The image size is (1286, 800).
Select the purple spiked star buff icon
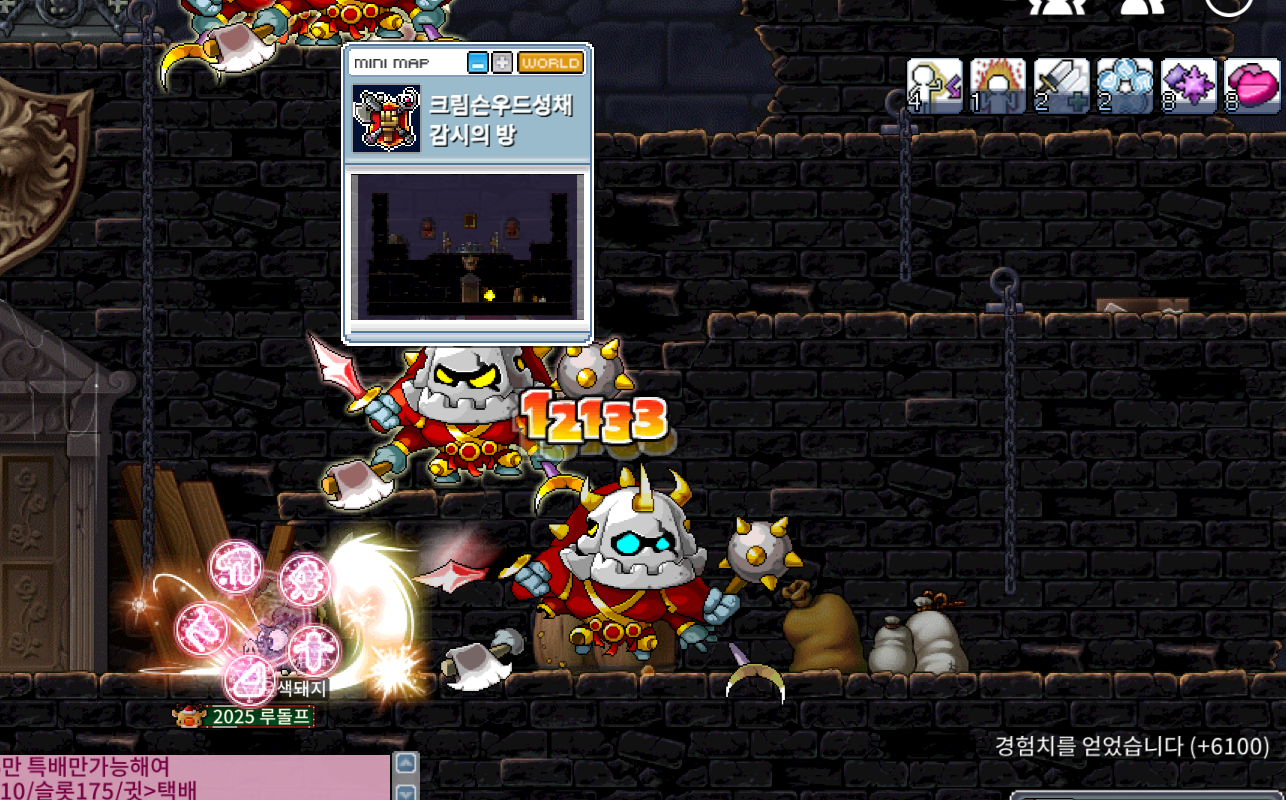pyautogui.click(x=1188, y=86)
